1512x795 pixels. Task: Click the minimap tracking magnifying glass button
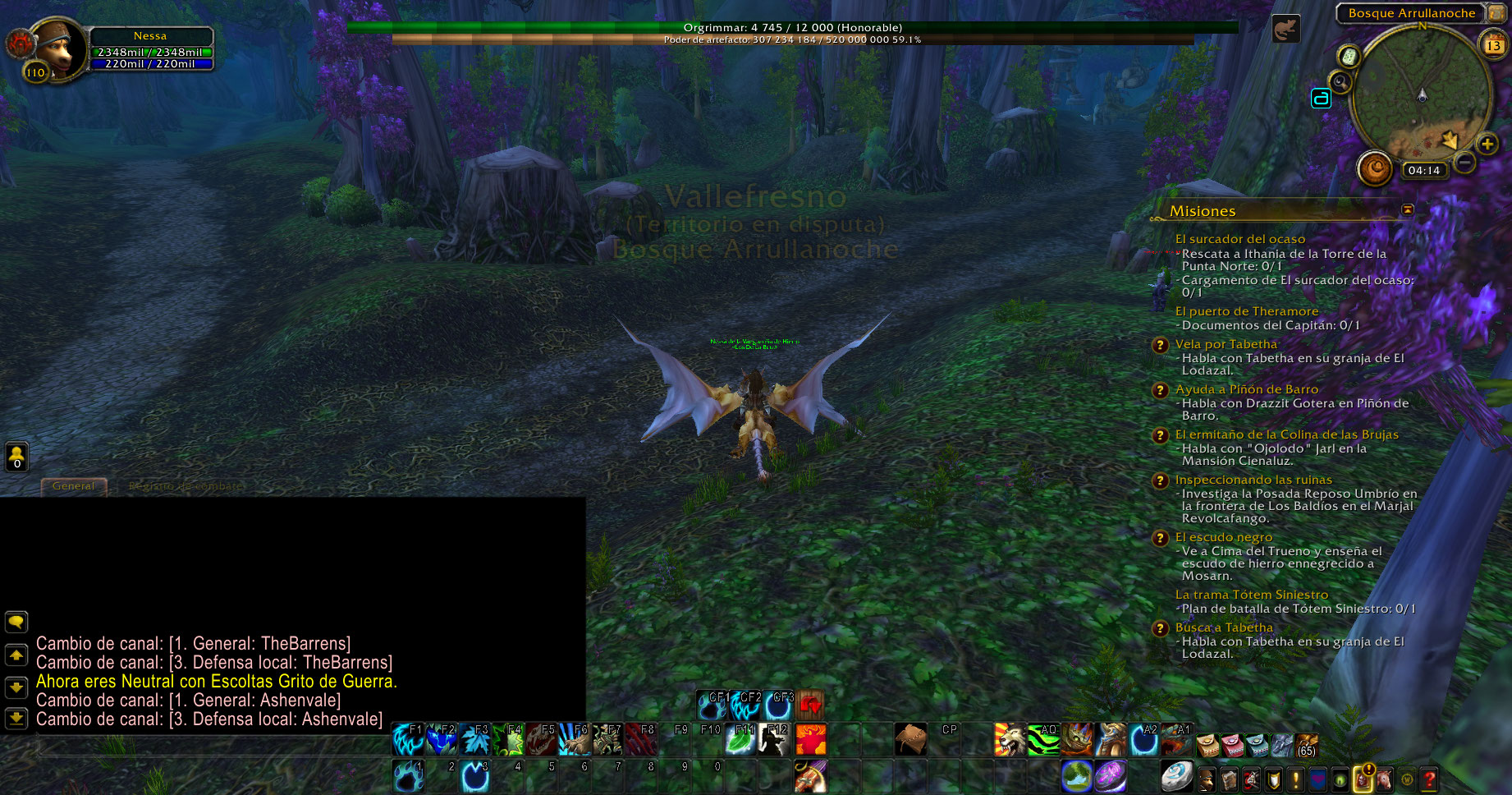pos(1340,82)
